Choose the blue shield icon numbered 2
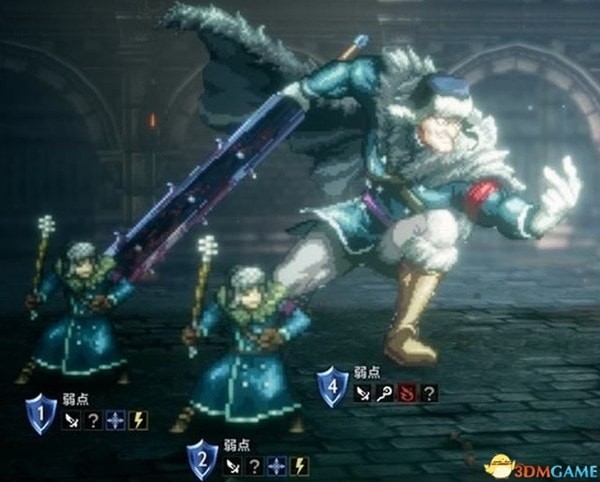 pyautogui.click(x=203, y=459)
